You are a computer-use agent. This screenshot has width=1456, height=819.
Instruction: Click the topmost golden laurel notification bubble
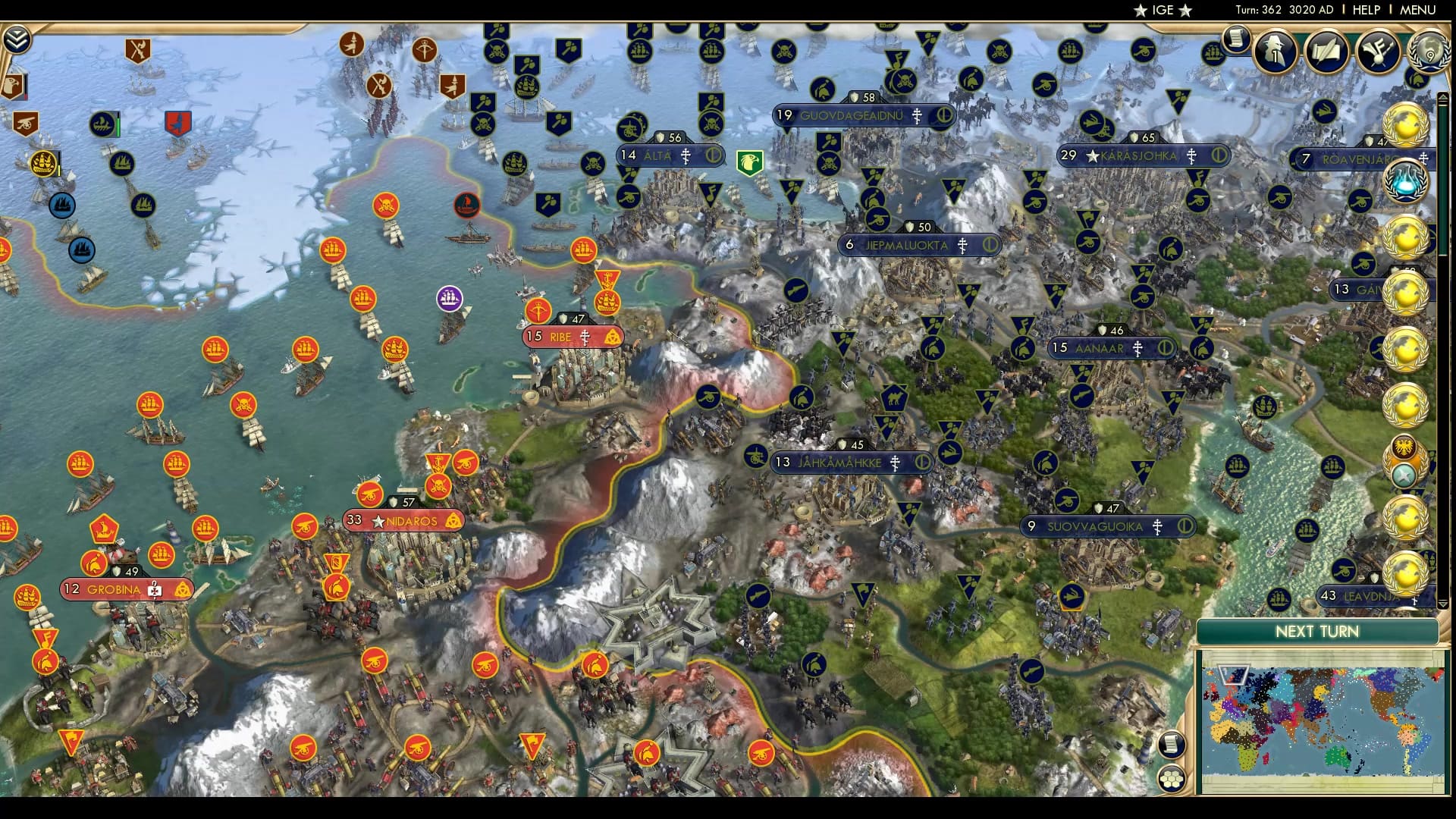click(1404, 125)
